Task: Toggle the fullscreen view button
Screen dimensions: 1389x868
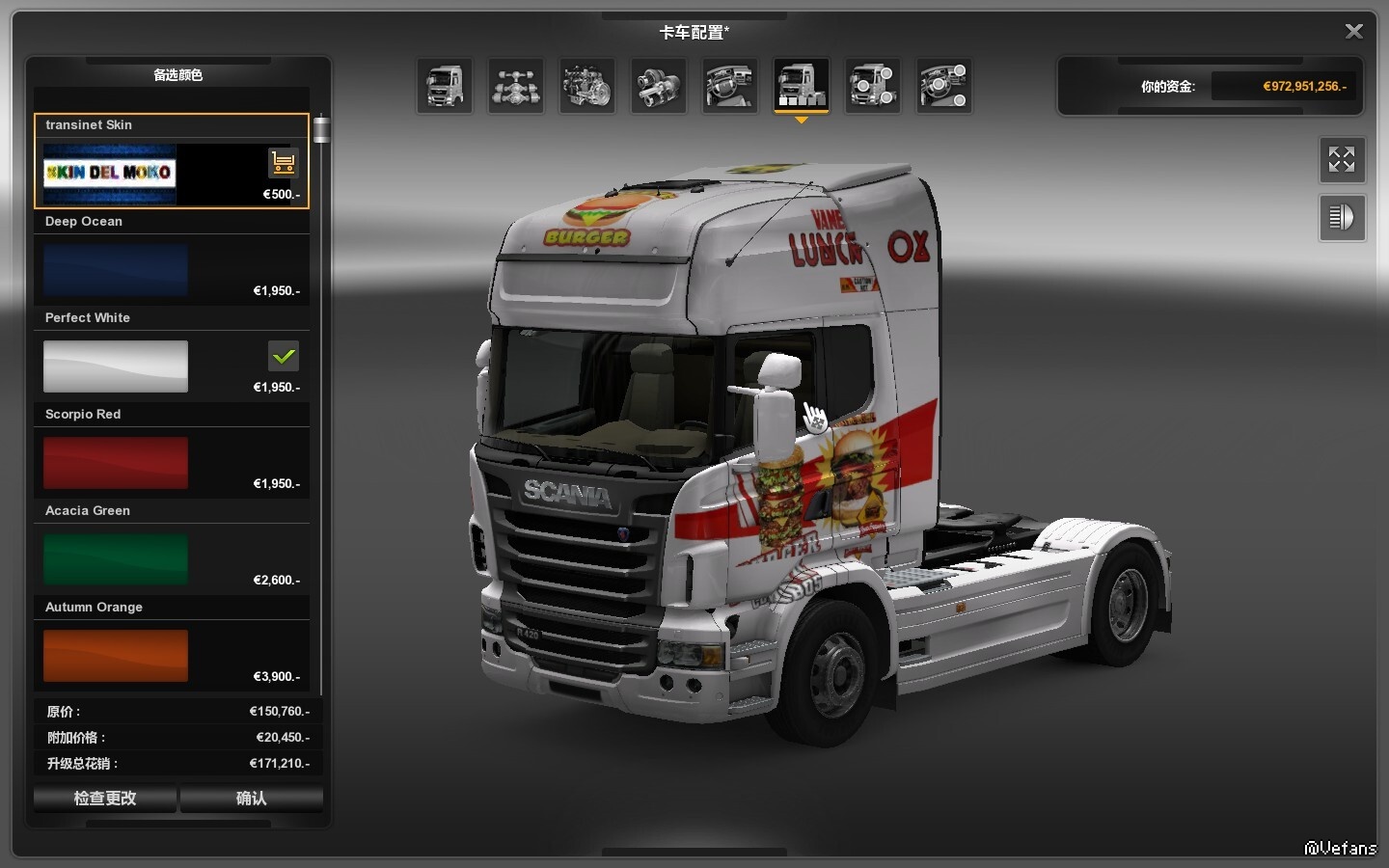Action: pyautogui.click(x=1342, y=160)
